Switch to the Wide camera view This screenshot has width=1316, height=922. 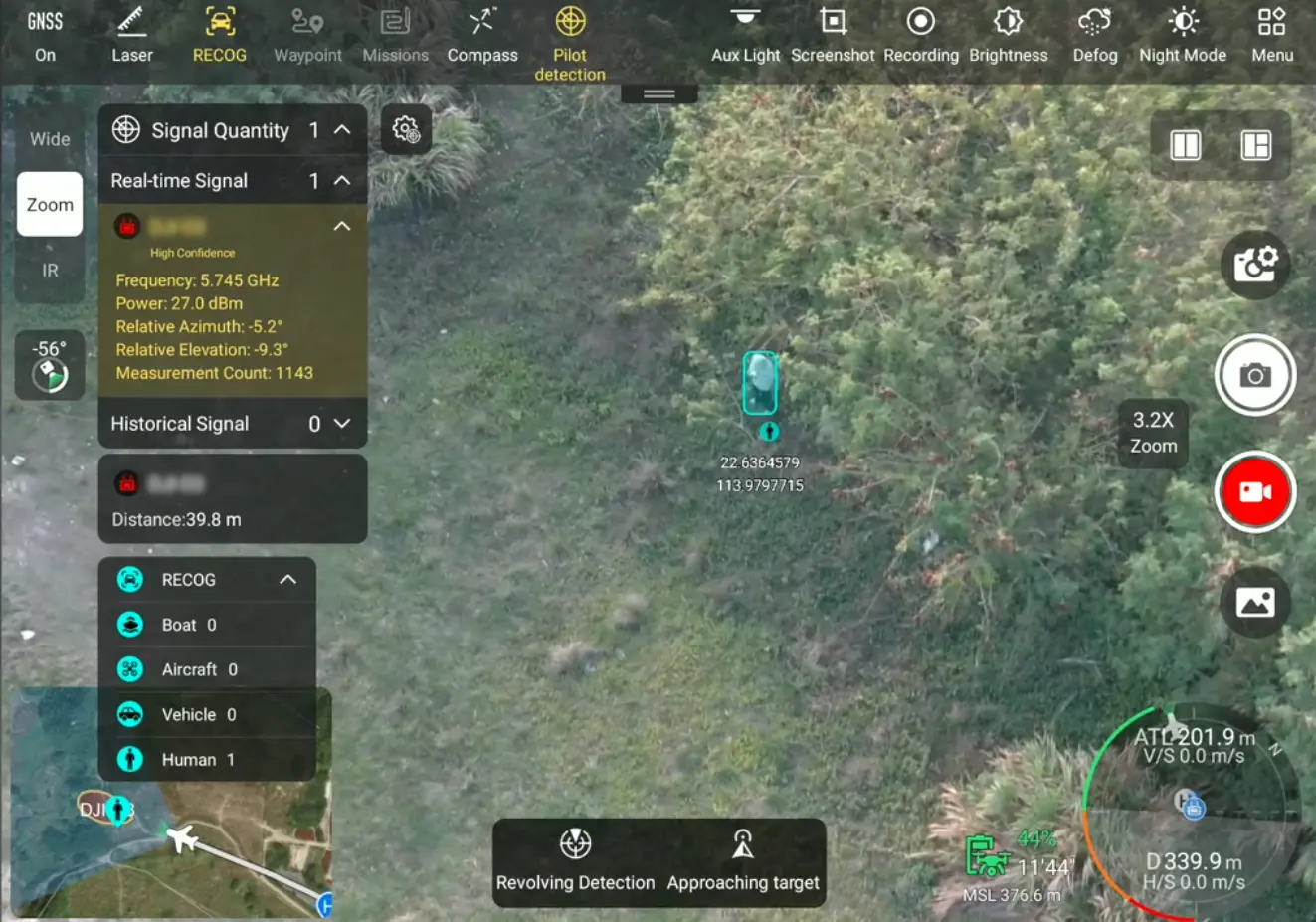(x=50, y=139)
